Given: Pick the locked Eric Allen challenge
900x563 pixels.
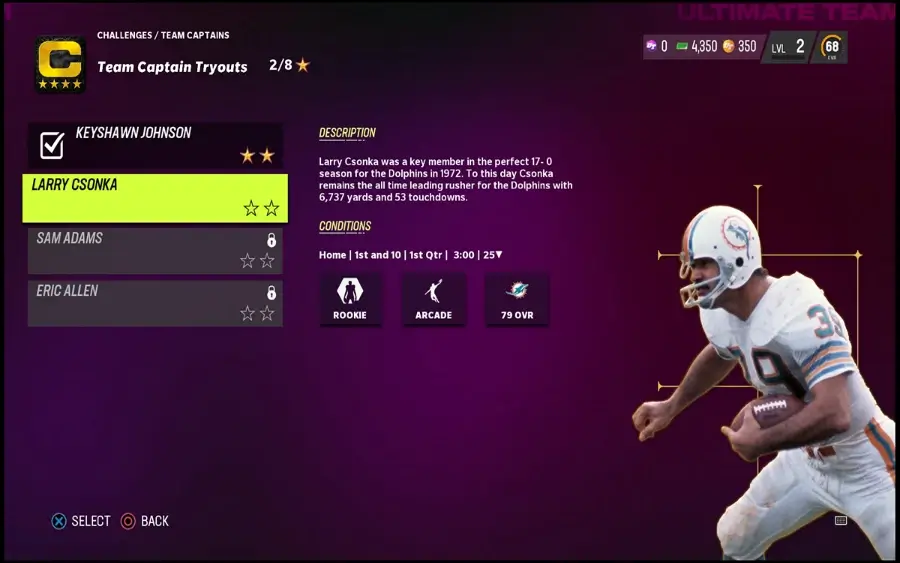Looking at the screenshot, I should click(155, 302).
